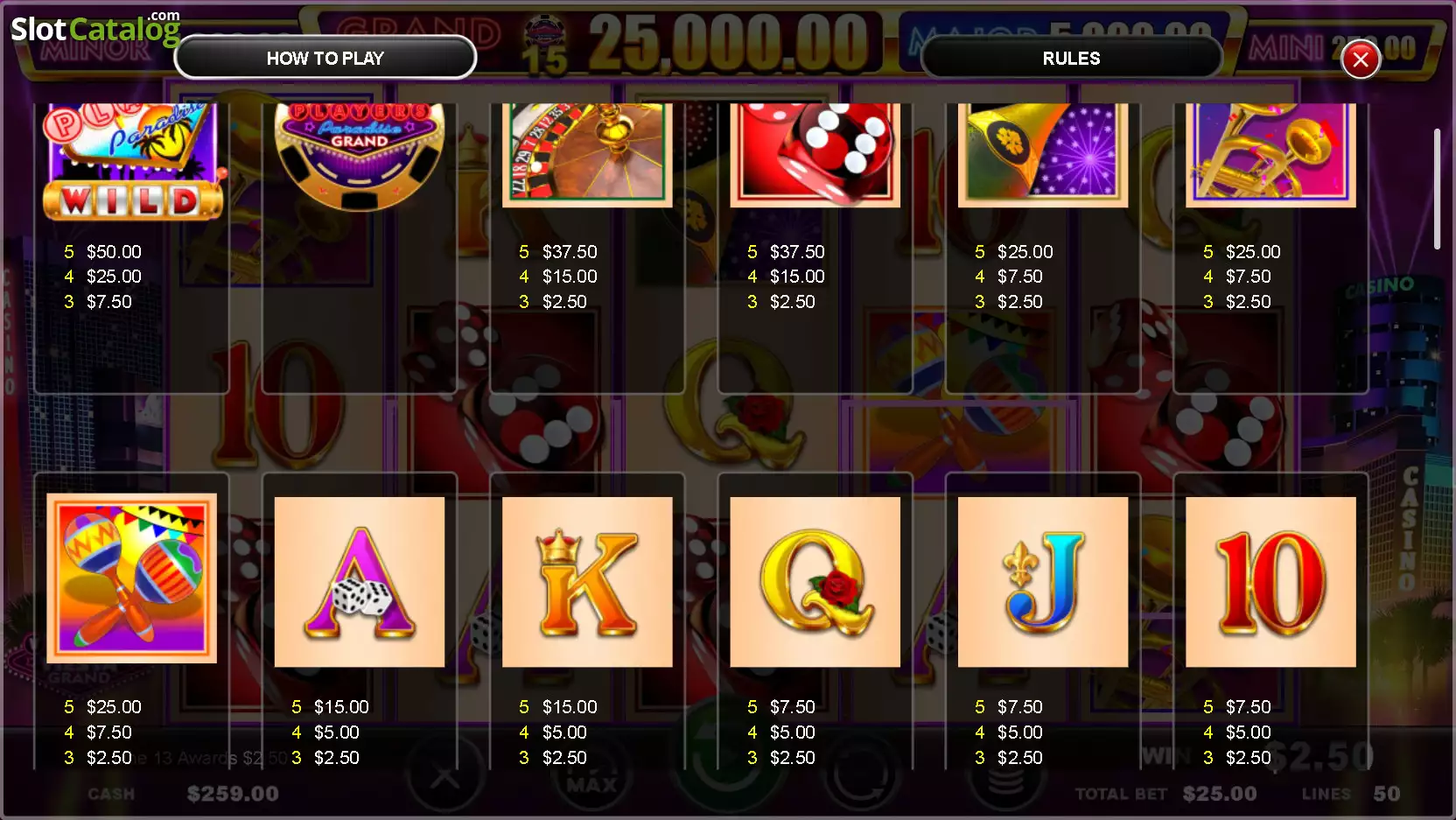Close the paytable with the red X
1456x820 pixels.
click(1360, 60)
